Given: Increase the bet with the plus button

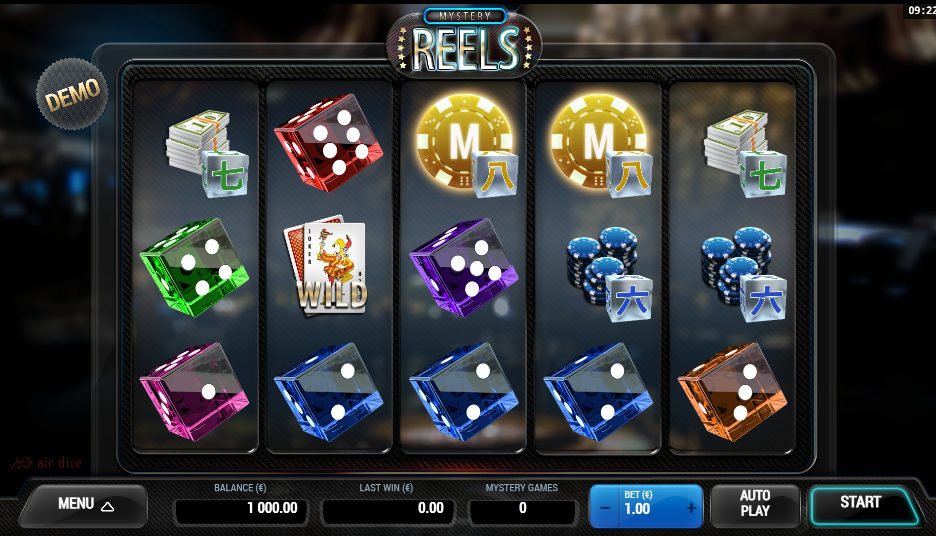Looking at the screenshot, I should [x=691, y=508].
